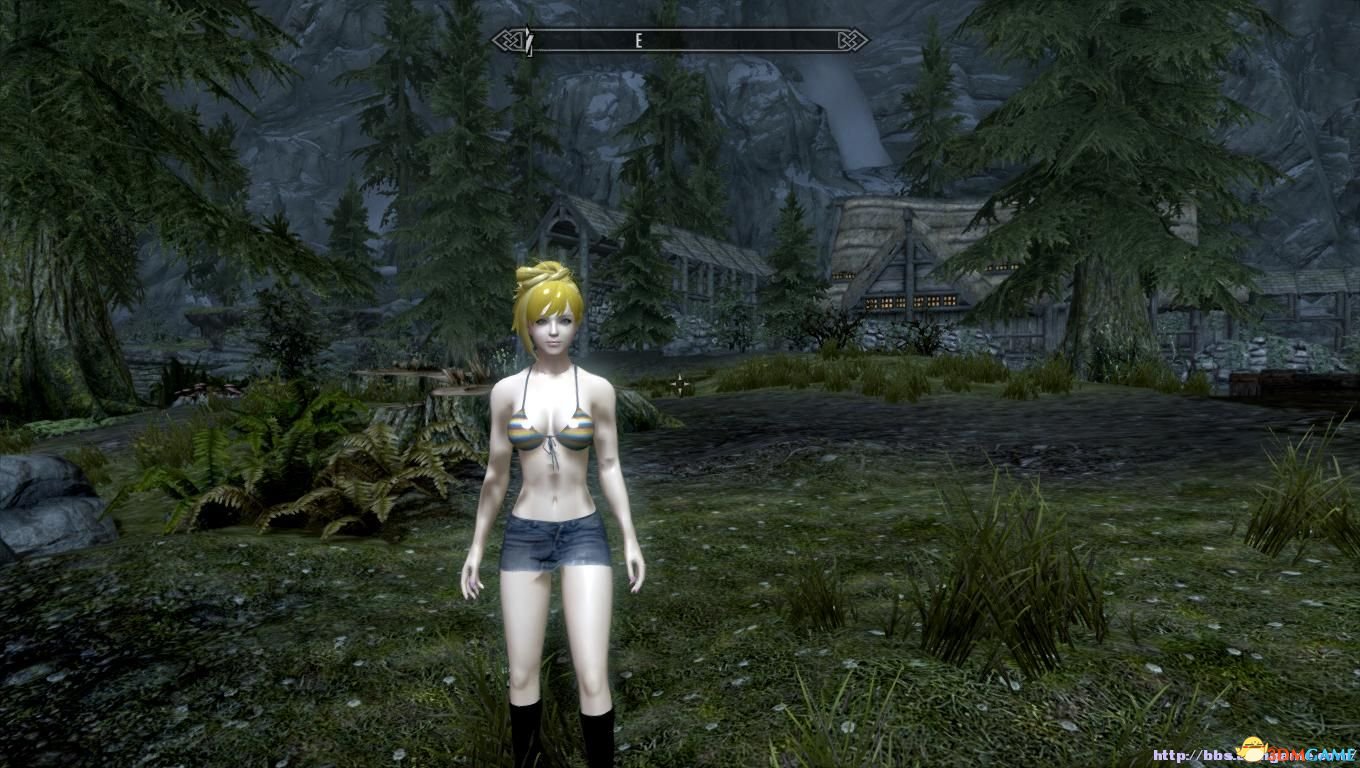The height and width of the screenshot is (768, 1360).
Task: Click the compass bar showing East
Action: click(x=680, y=41)
